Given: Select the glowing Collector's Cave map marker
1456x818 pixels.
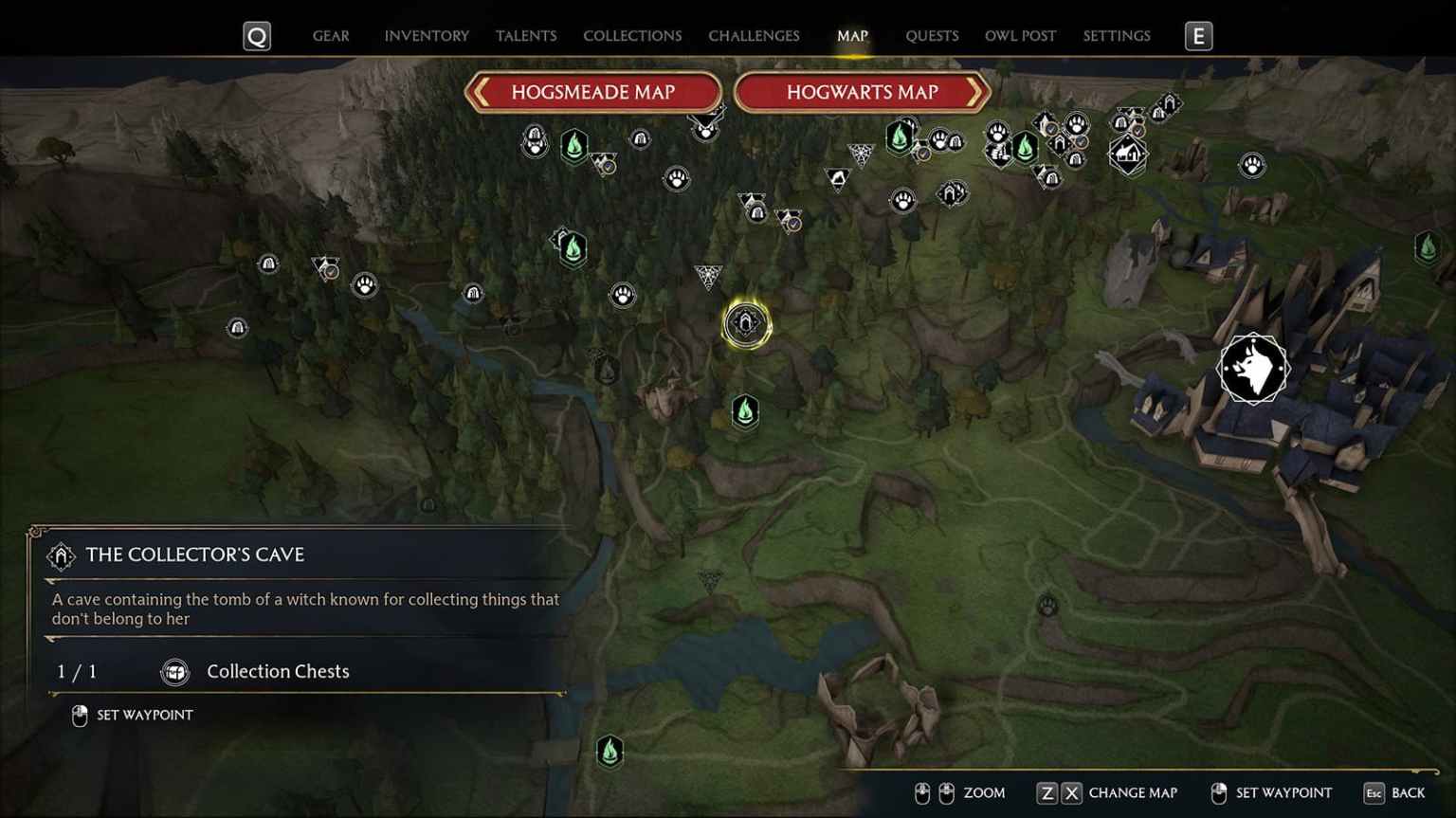Looking at the screenshot, I should point(748,324).
